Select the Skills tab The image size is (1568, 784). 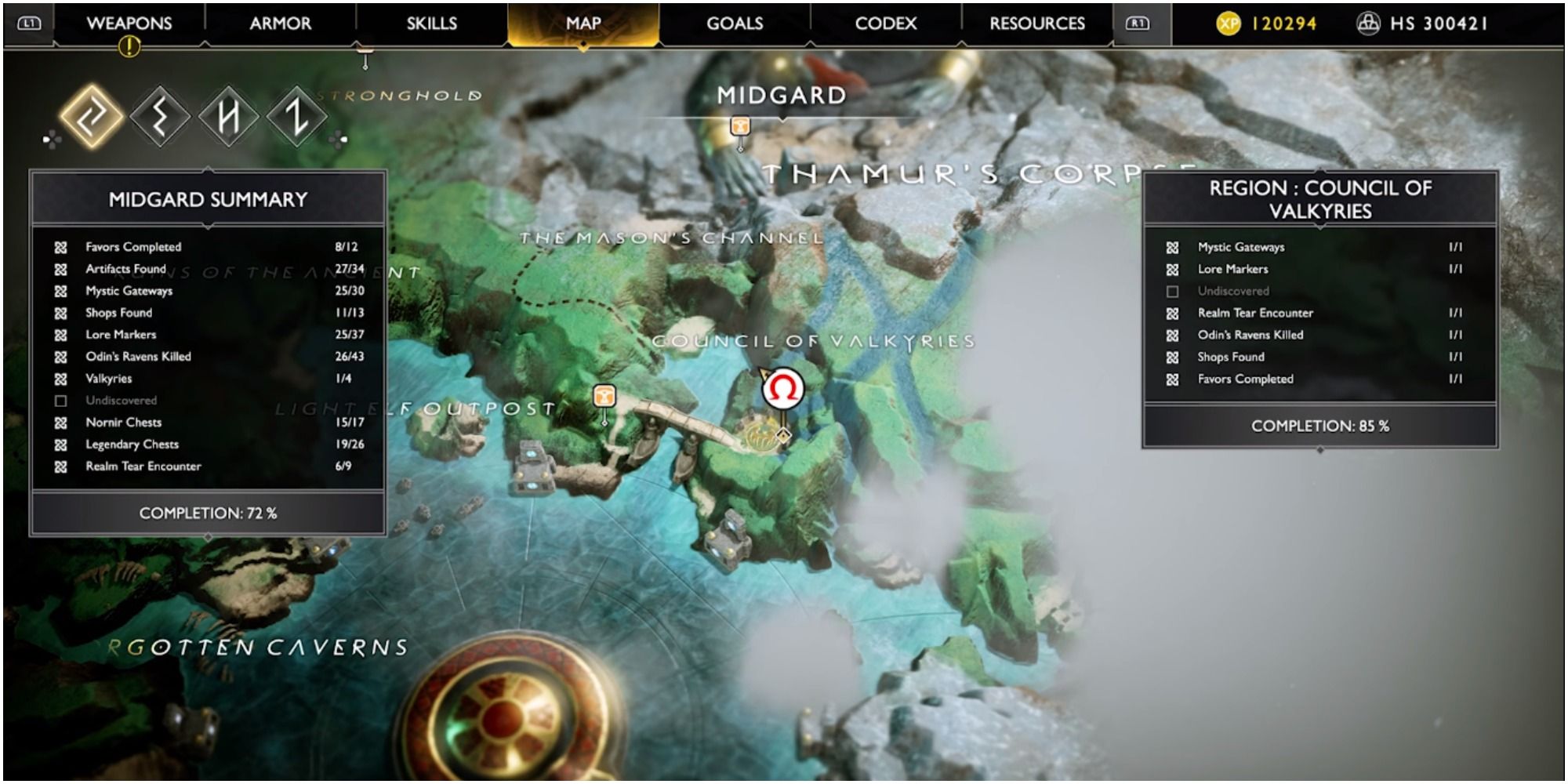point(431,24)
